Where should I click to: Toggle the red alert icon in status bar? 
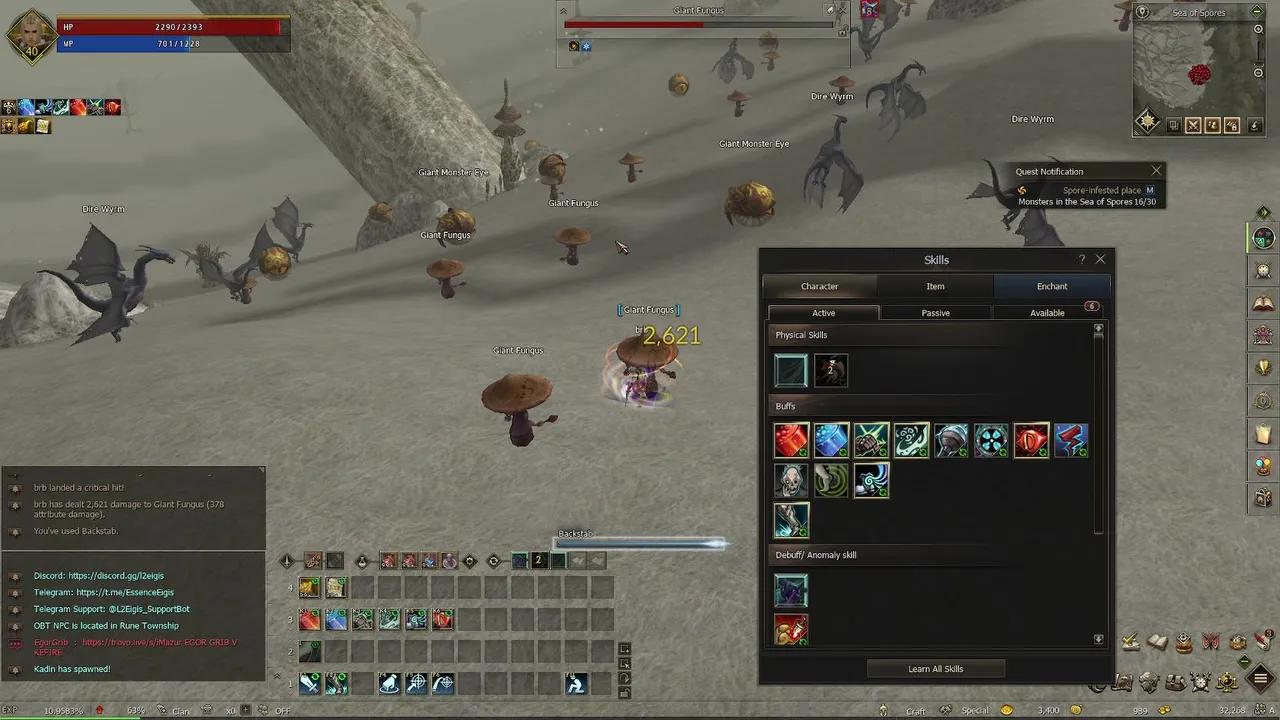100,710
